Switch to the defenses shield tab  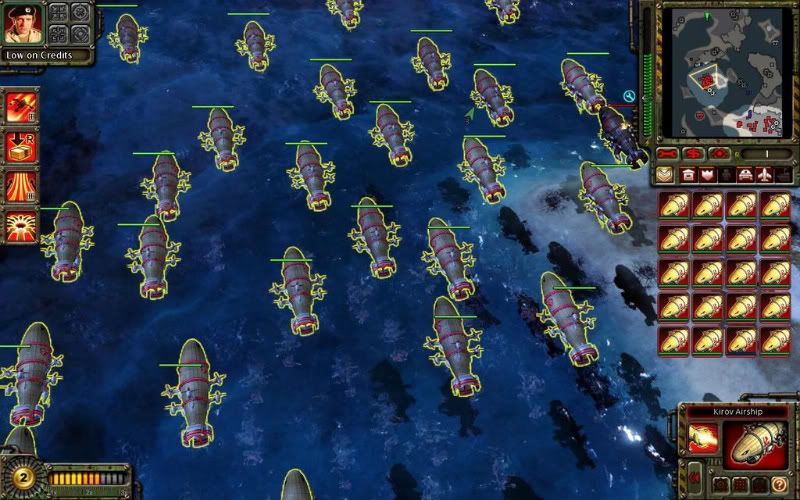(707, 175)
